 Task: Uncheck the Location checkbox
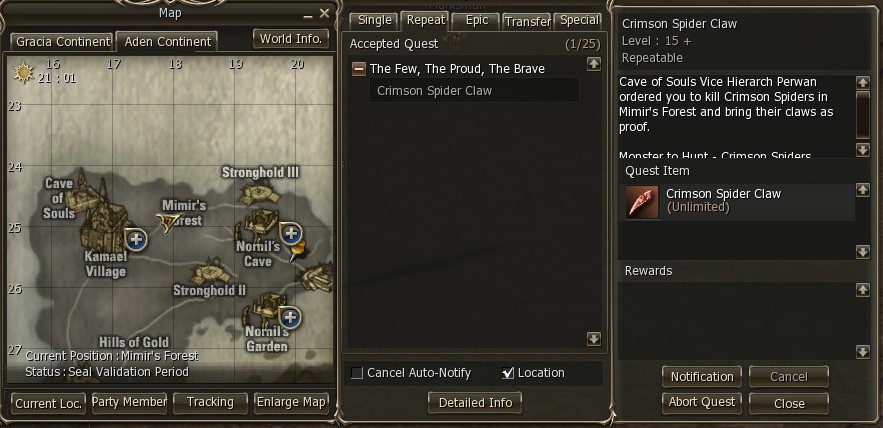point(508,373)
